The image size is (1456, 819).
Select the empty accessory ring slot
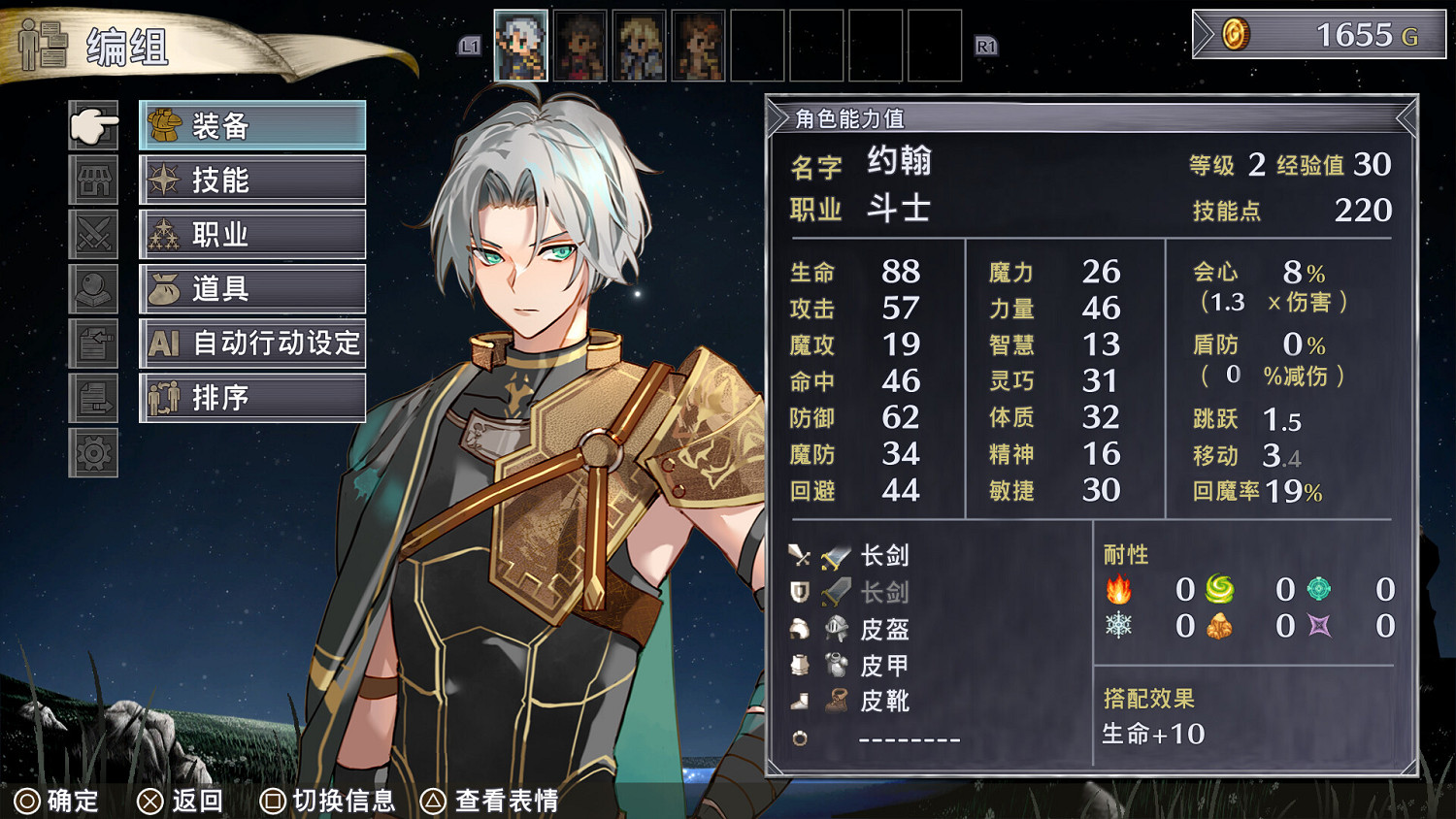801,738
